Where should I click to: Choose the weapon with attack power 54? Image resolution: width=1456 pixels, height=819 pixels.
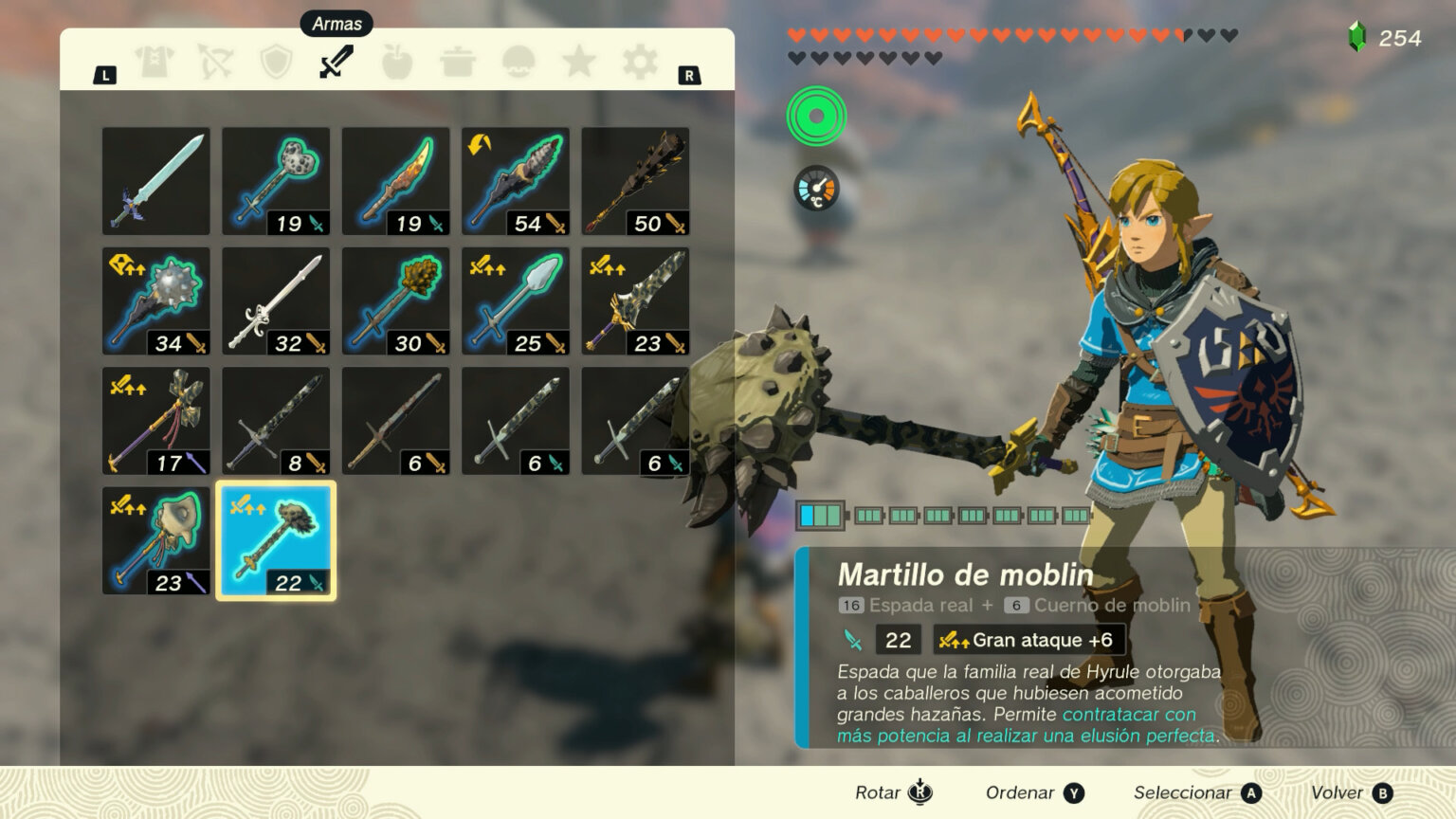click(516, 181)
